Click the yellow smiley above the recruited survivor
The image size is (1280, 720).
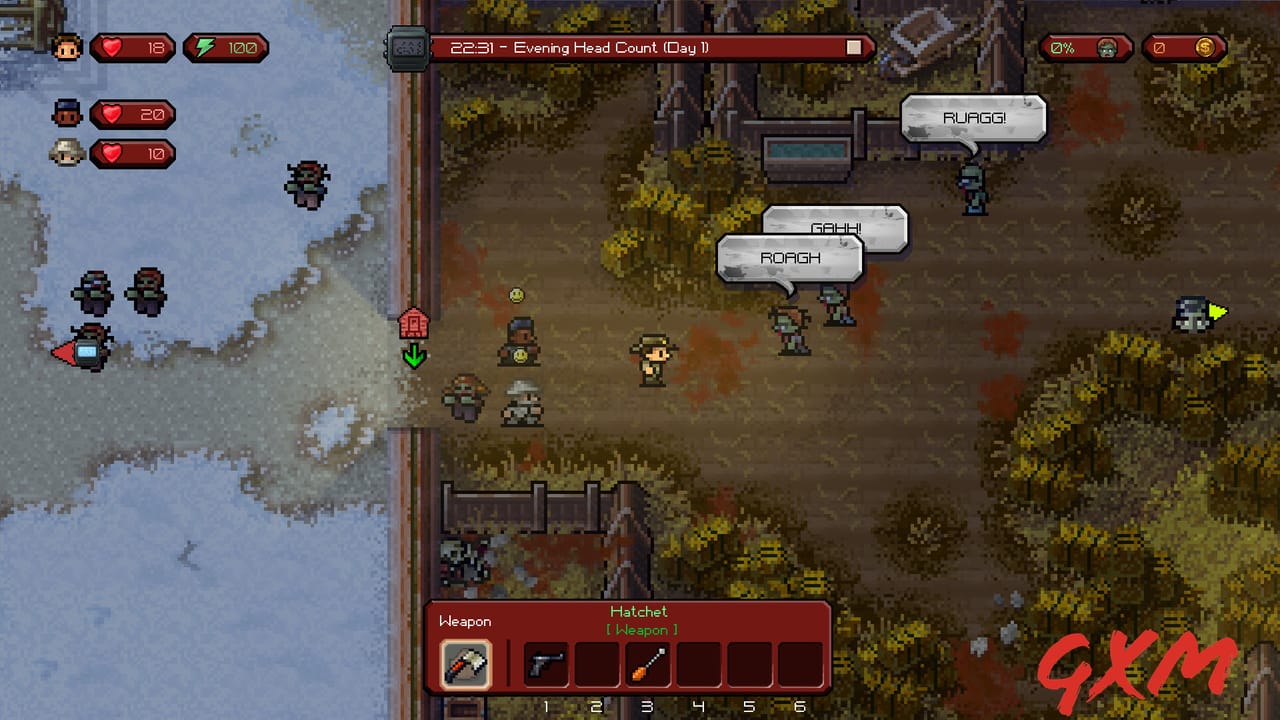tap(516, 294)
